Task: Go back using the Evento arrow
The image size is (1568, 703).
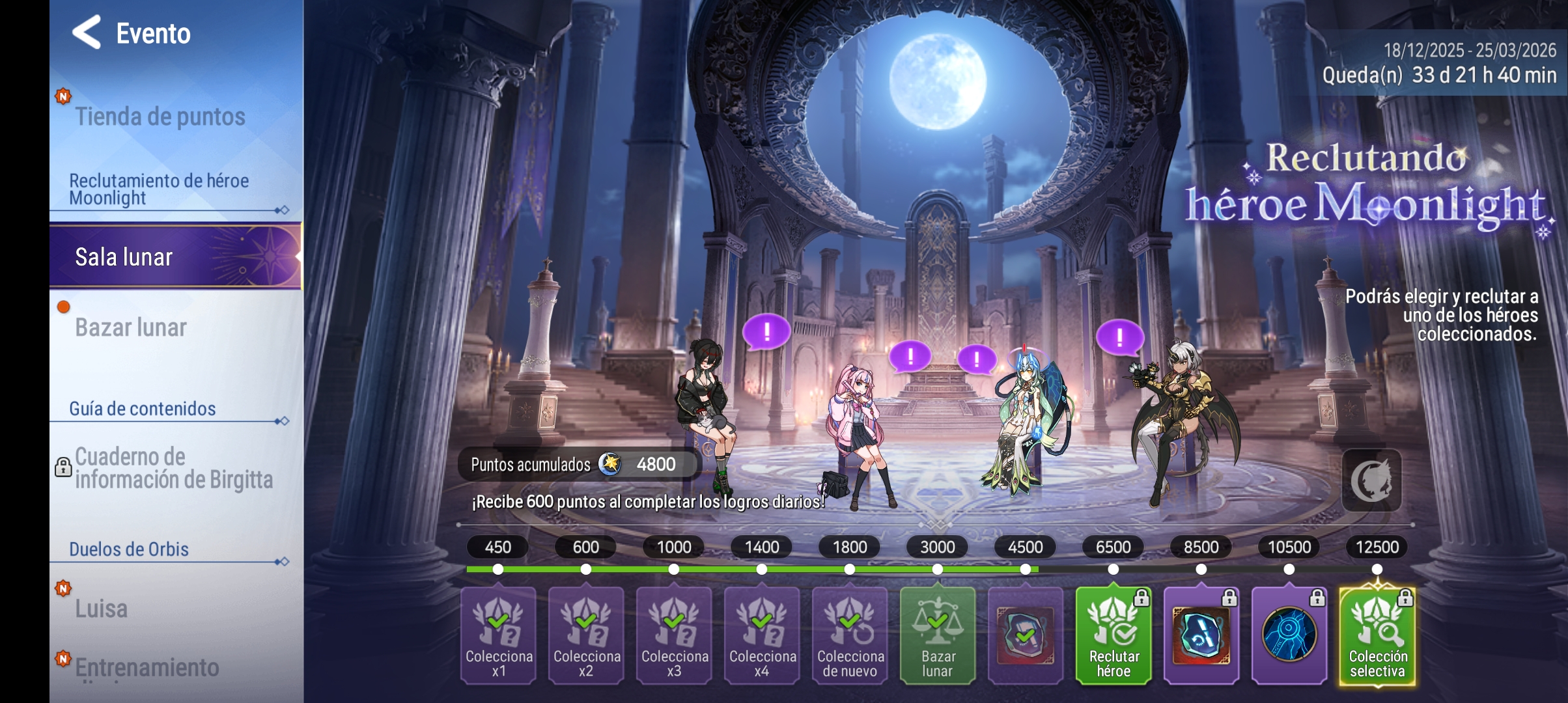Action: point(87,33)
